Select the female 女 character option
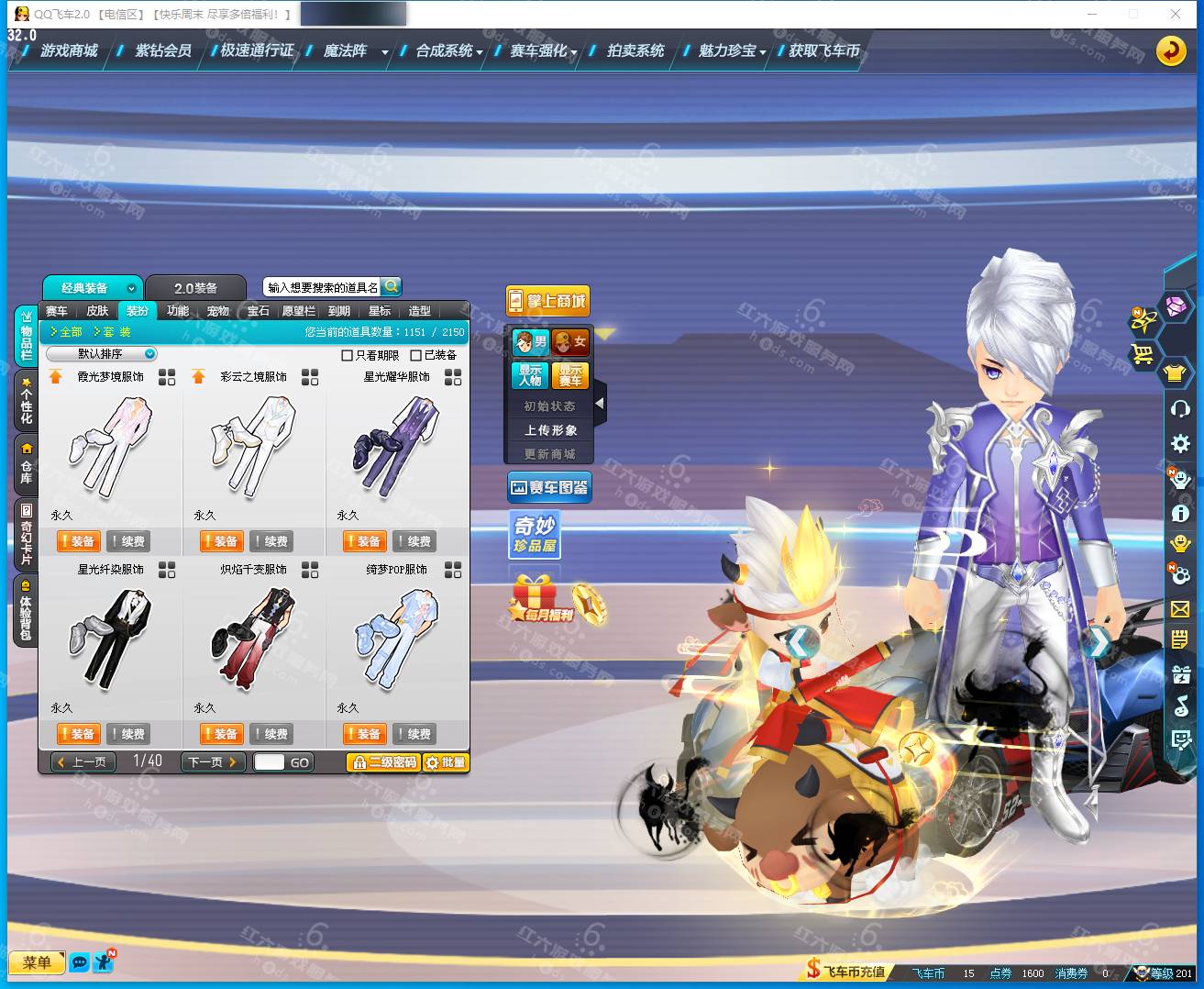 click(x=570, y=342)
